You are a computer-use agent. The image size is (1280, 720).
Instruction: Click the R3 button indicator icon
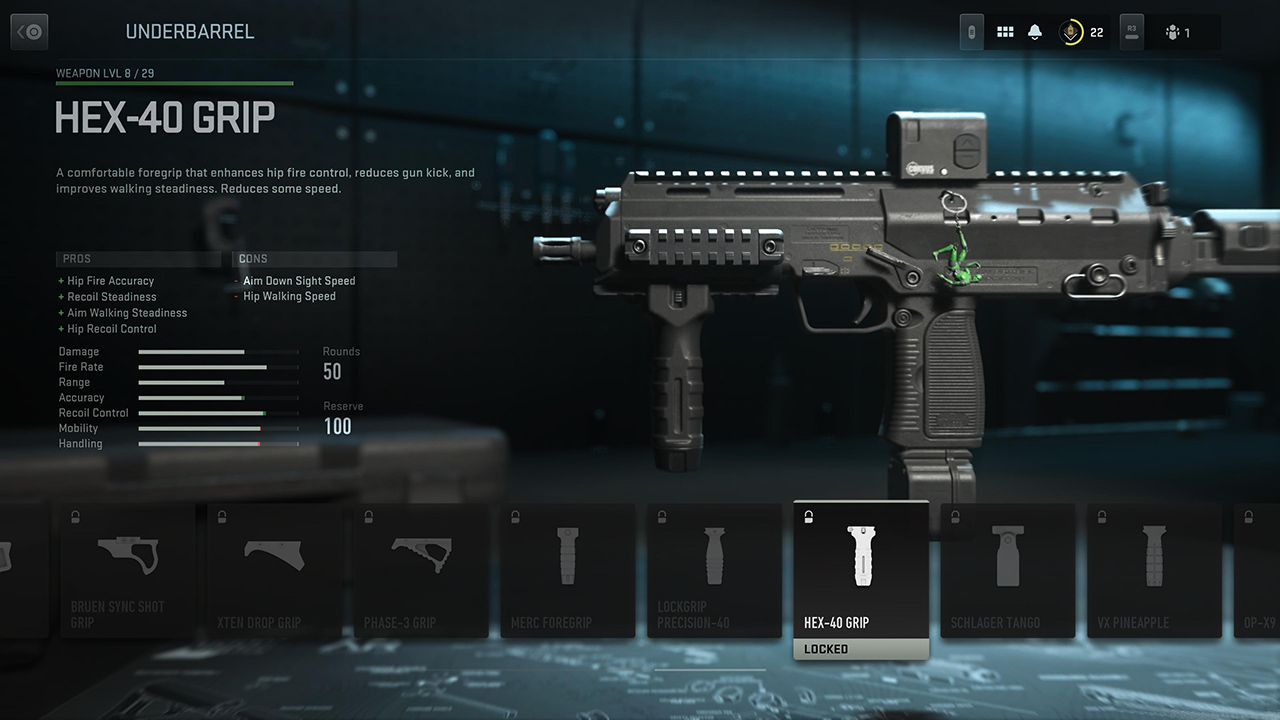coord(1131,31)
